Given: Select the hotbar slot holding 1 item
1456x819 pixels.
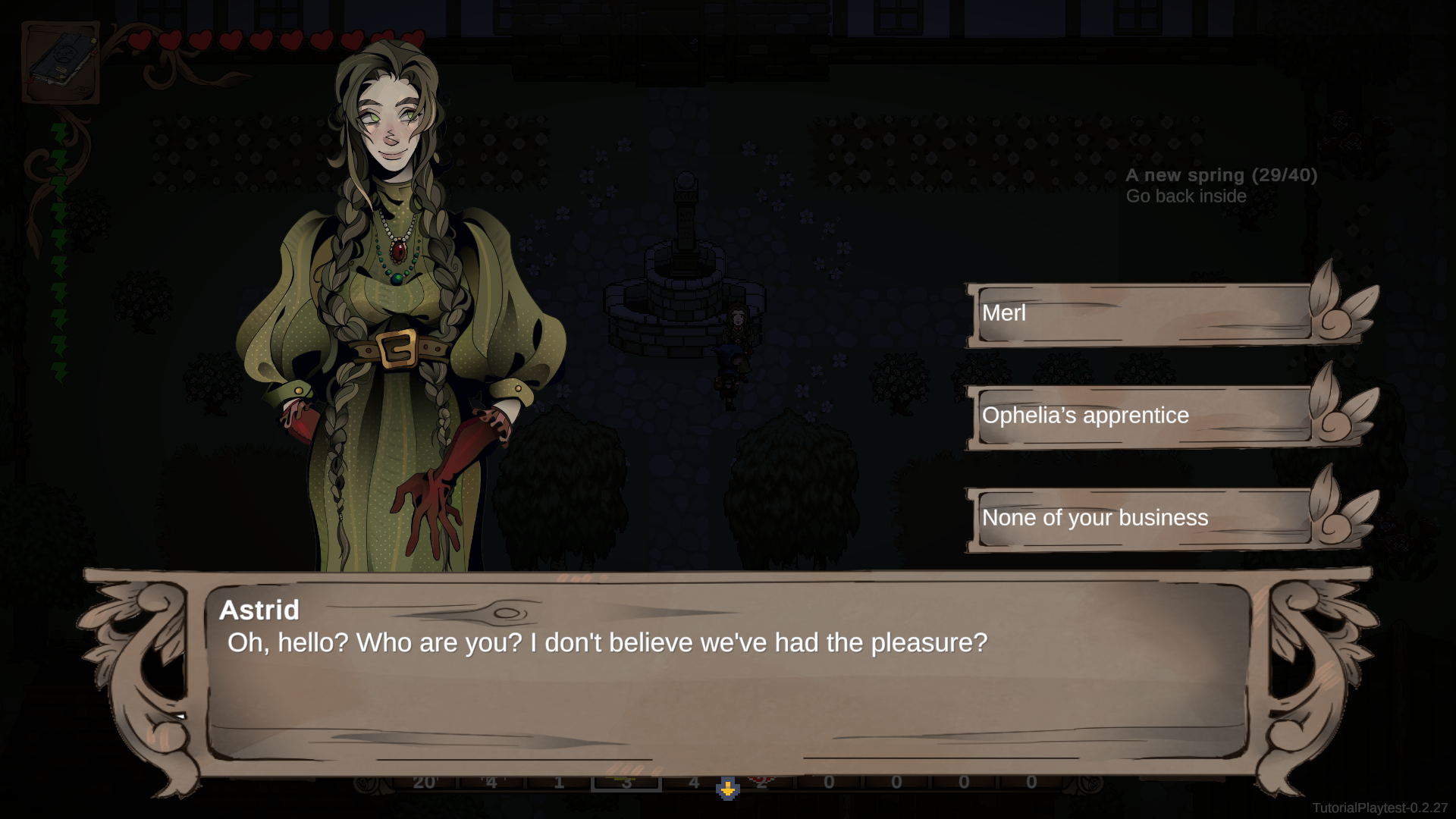Looking at the screenshot, I should click(x=560, y=781).
